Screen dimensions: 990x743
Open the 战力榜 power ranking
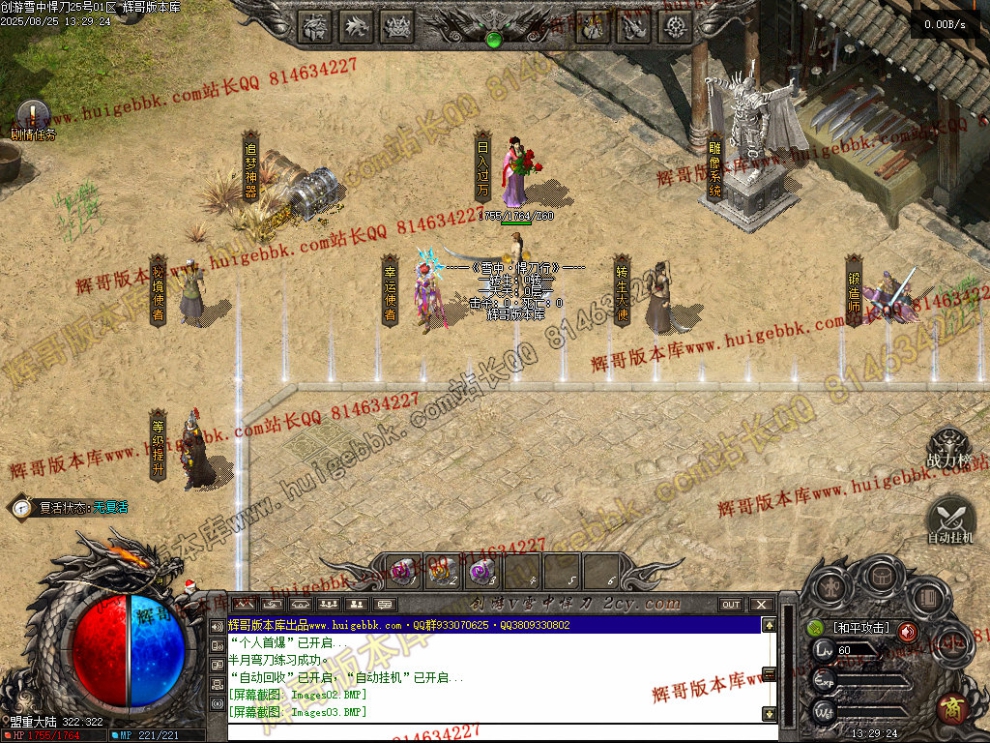tap(948, 448)
